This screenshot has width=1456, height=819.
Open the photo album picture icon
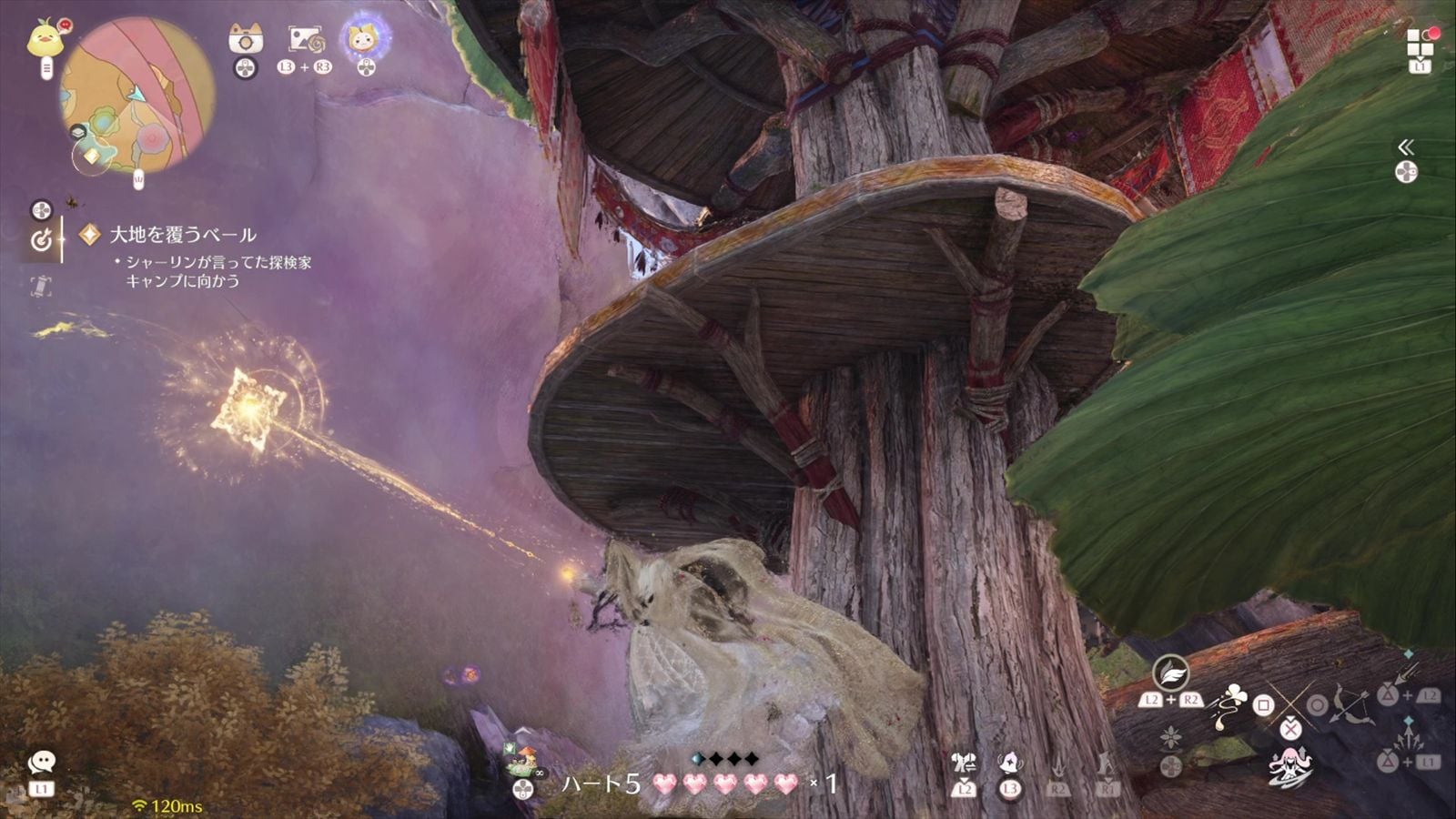pos(306,39)
